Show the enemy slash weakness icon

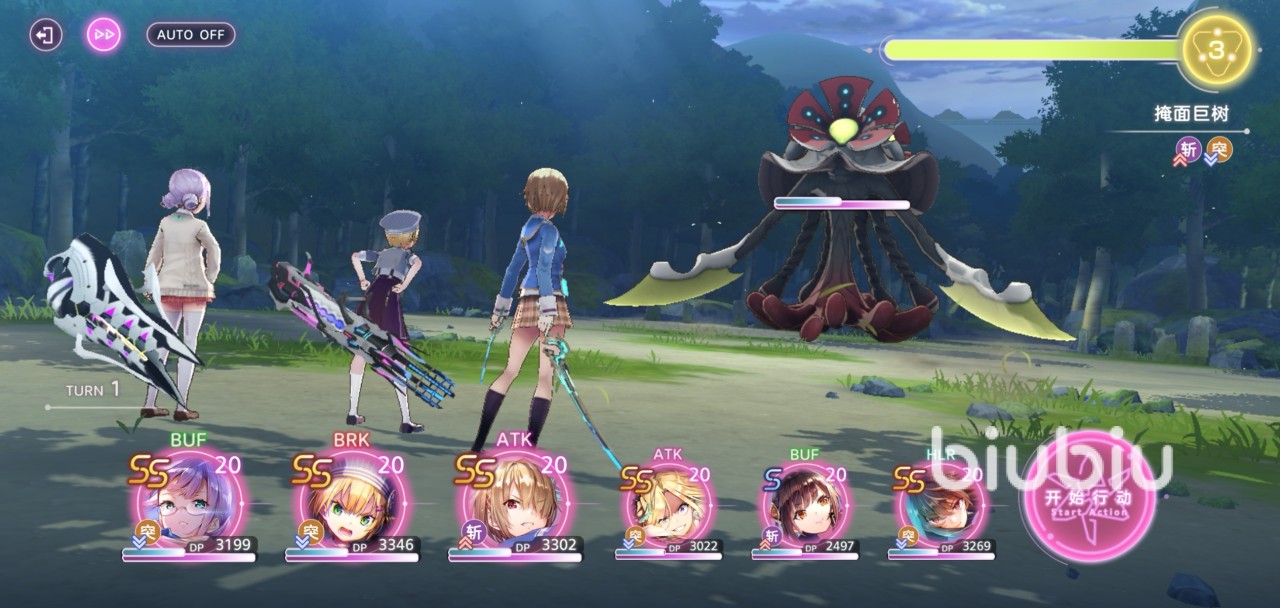[1189, 150]
